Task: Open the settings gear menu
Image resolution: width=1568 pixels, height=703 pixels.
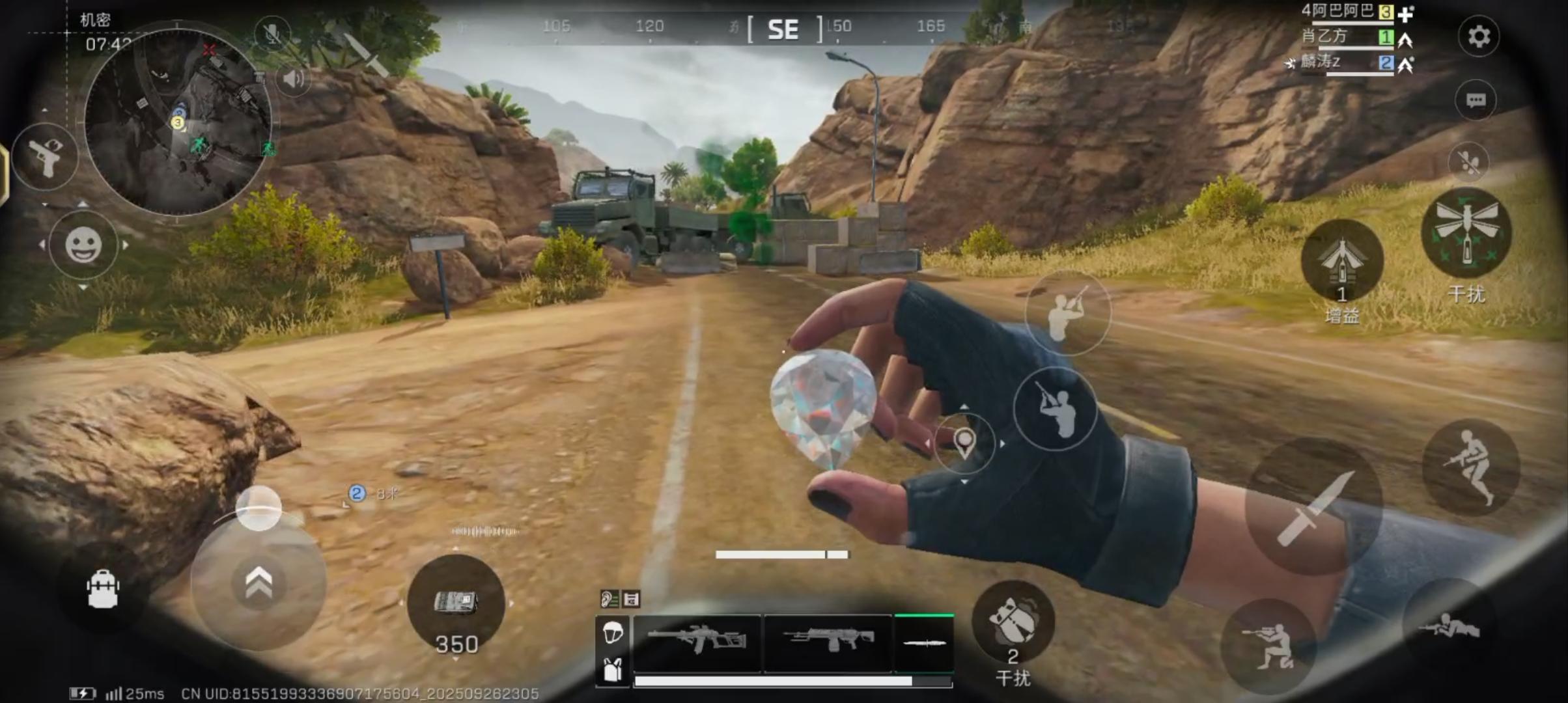Action: [1479, 37]
